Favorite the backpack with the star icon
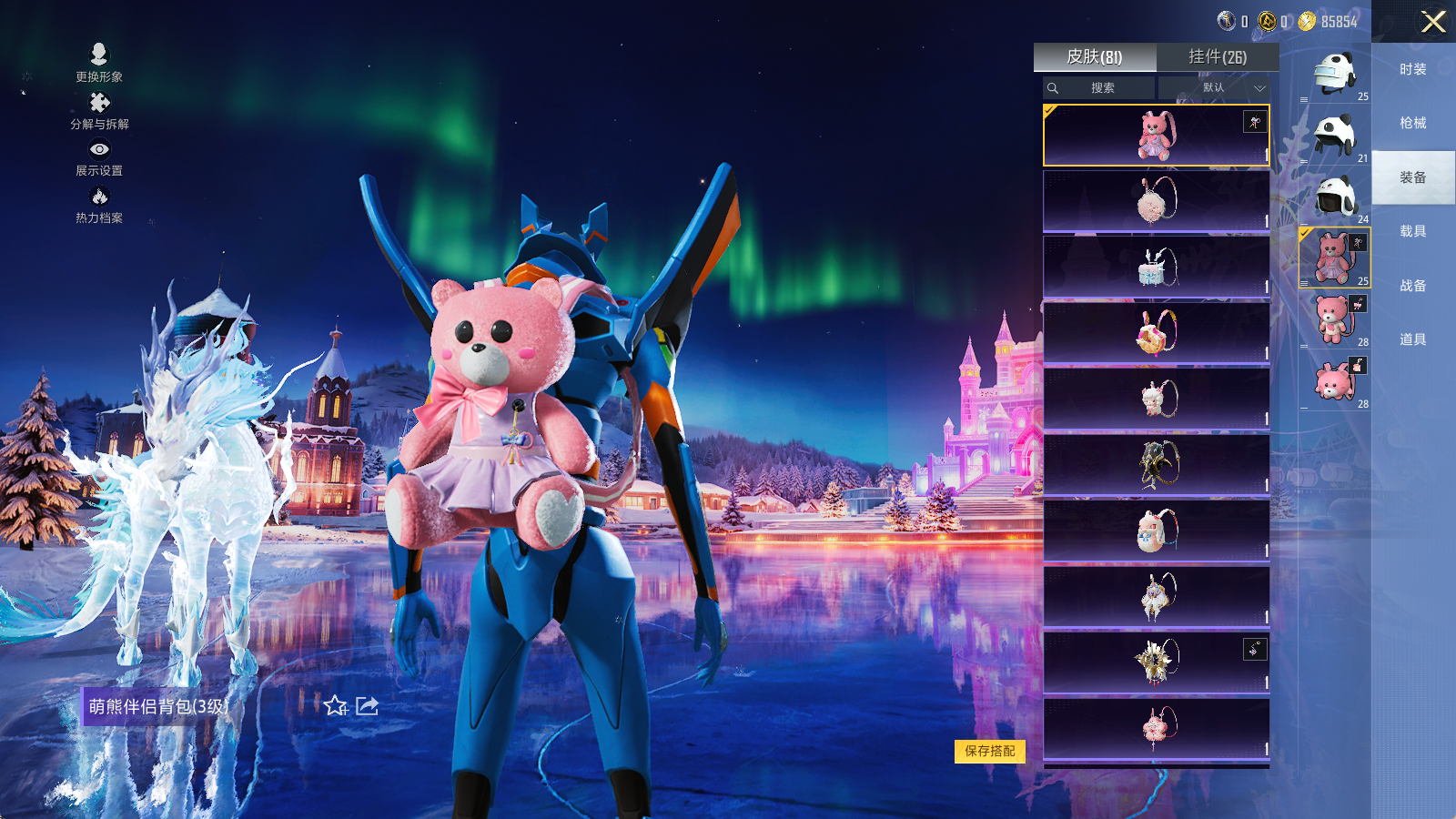1456x819 pixels. [336, 706]
